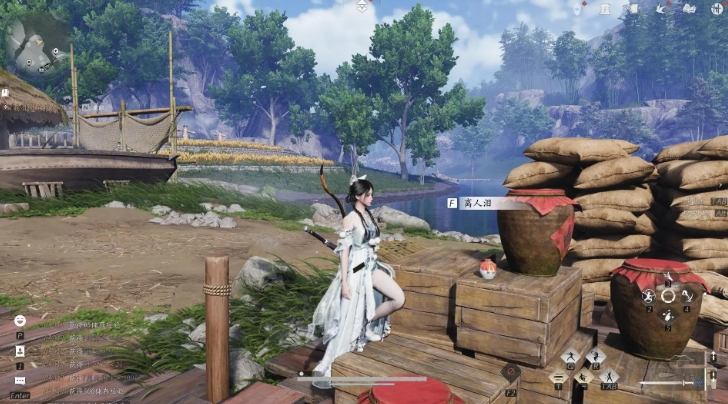
Task: Activate the skill icon labeled 4
Action: click(x=689, y=296)
